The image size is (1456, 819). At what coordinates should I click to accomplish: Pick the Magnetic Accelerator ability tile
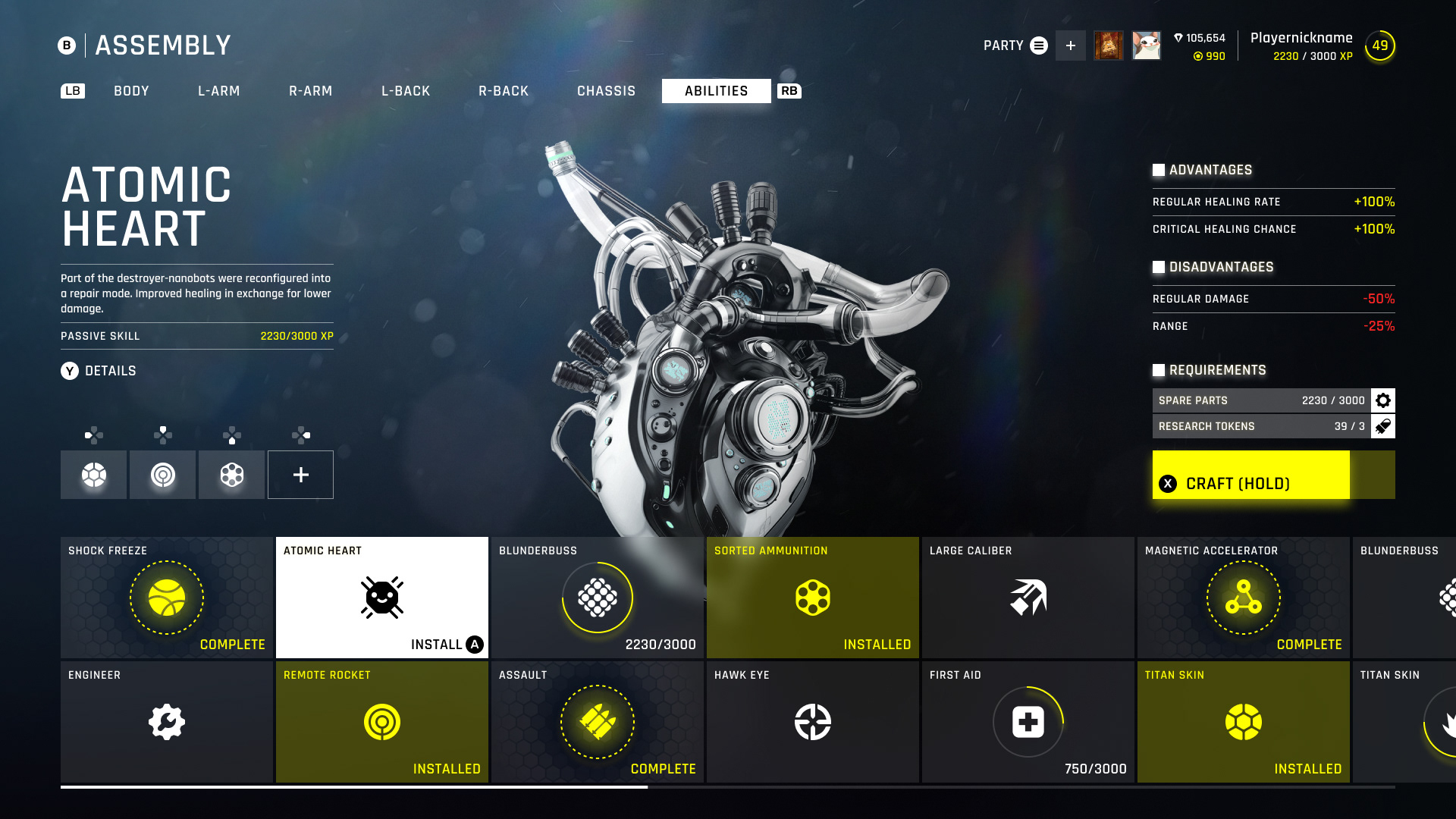(x=1244, y=598)
